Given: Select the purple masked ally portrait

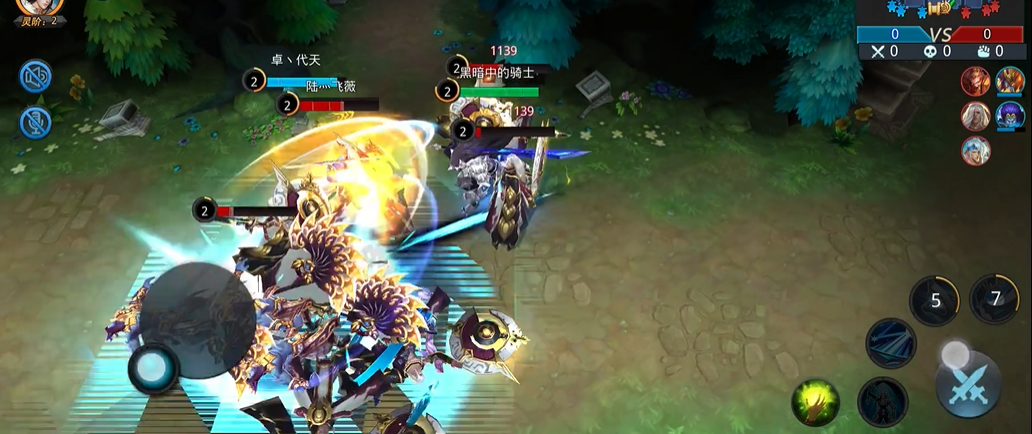Looking at the screenshot, I should point(1009,116).
